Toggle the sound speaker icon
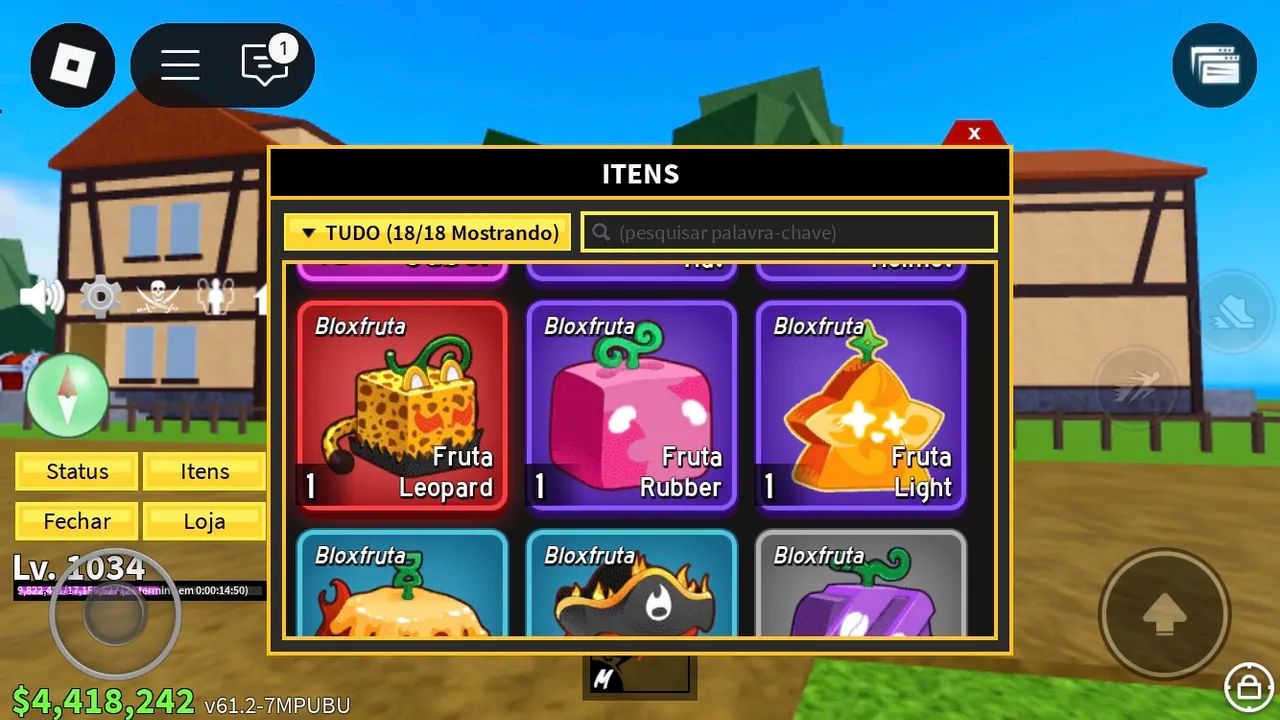Screen dimensions: 1280x720 (x=42, y=297)
